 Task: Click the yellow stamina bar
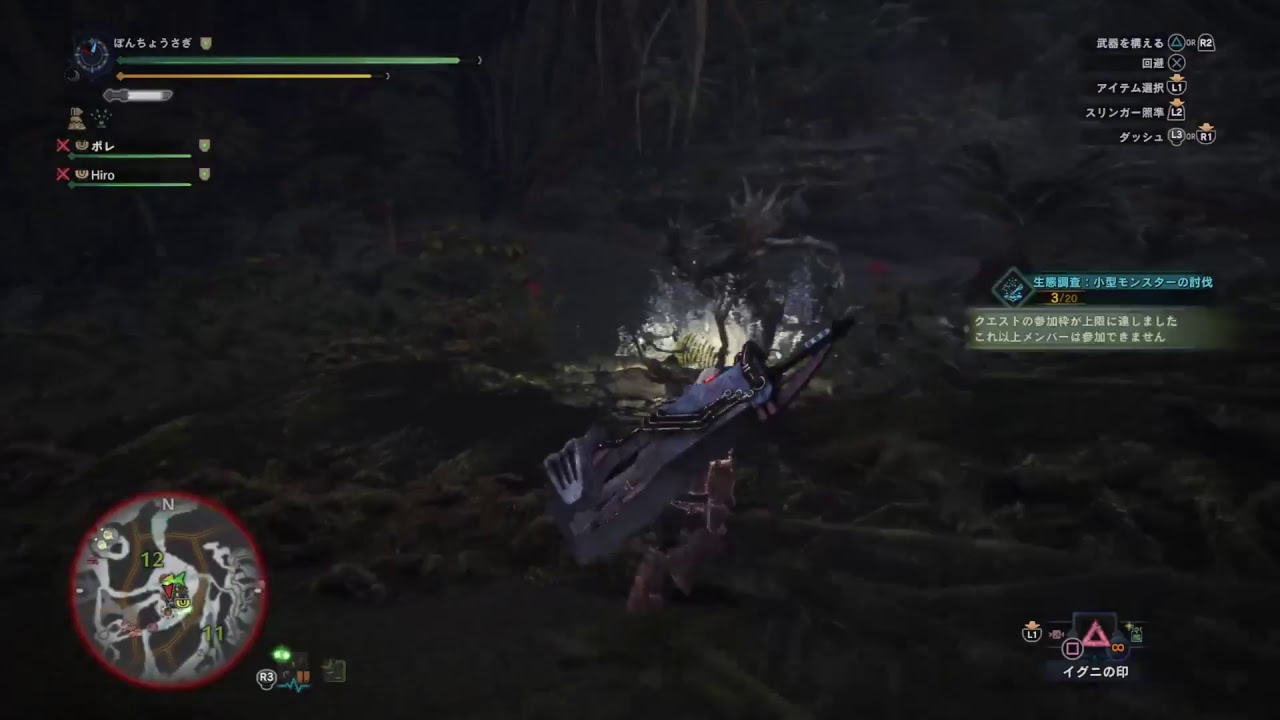(250, 76)
